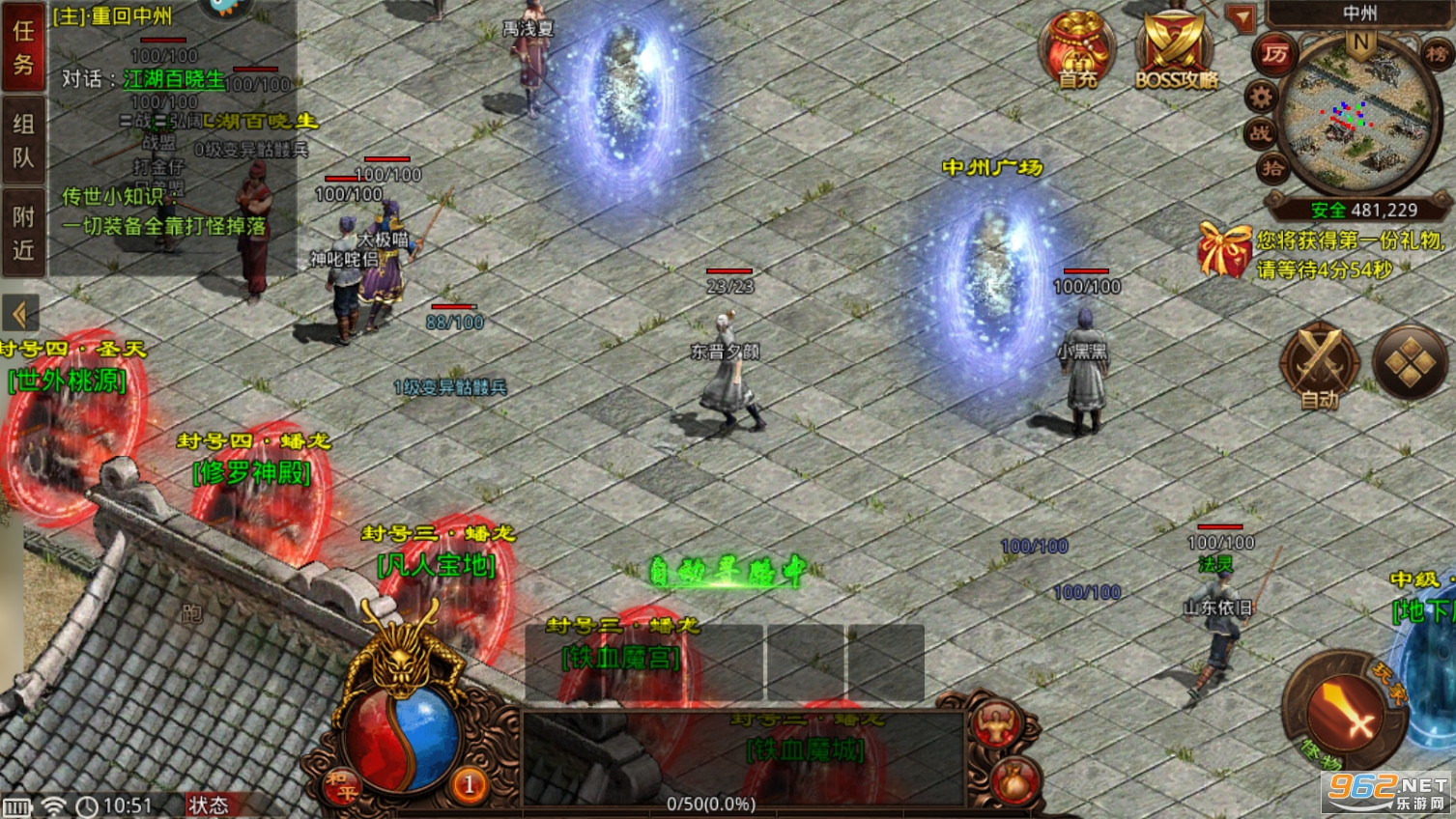
Task: Tap the potion bag icon near the chat frame
Action: [1014, 780]
